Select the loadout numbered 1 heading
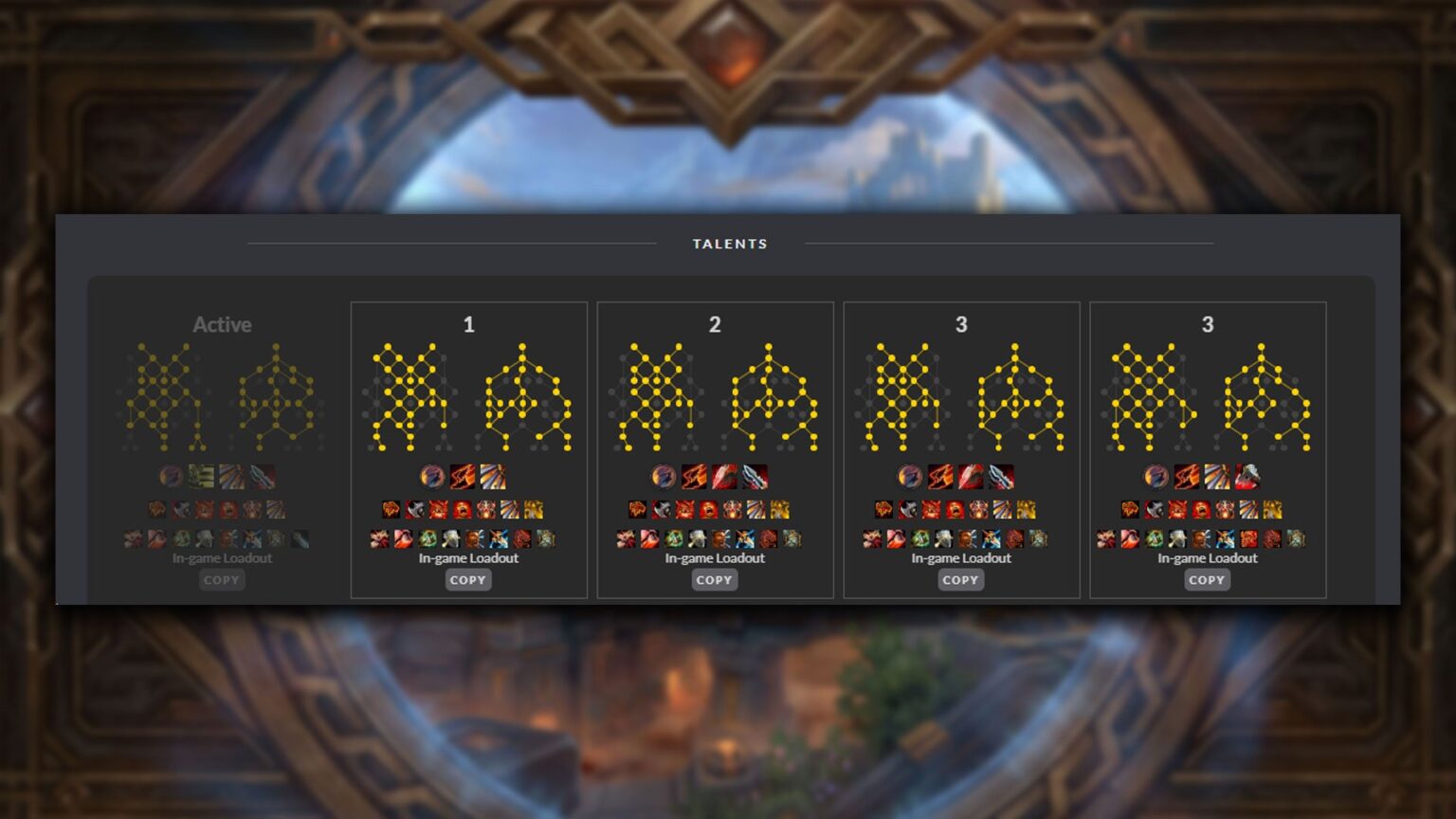1456x819 pixels. tap(468, 325)
